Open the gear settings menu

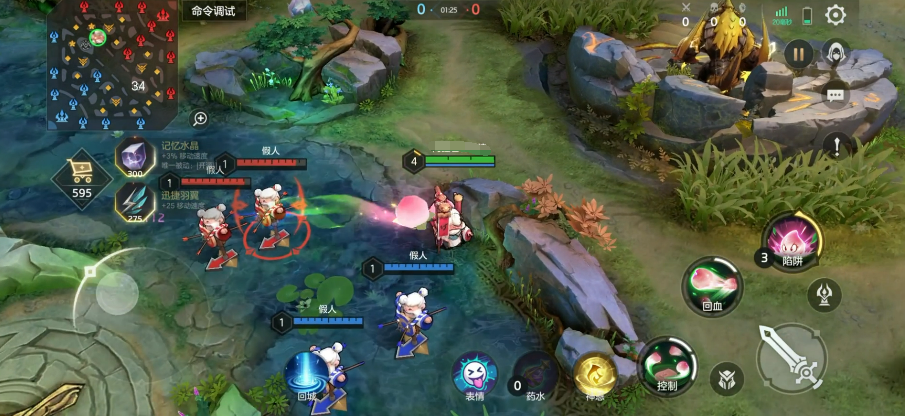click(x=835, y=14)
